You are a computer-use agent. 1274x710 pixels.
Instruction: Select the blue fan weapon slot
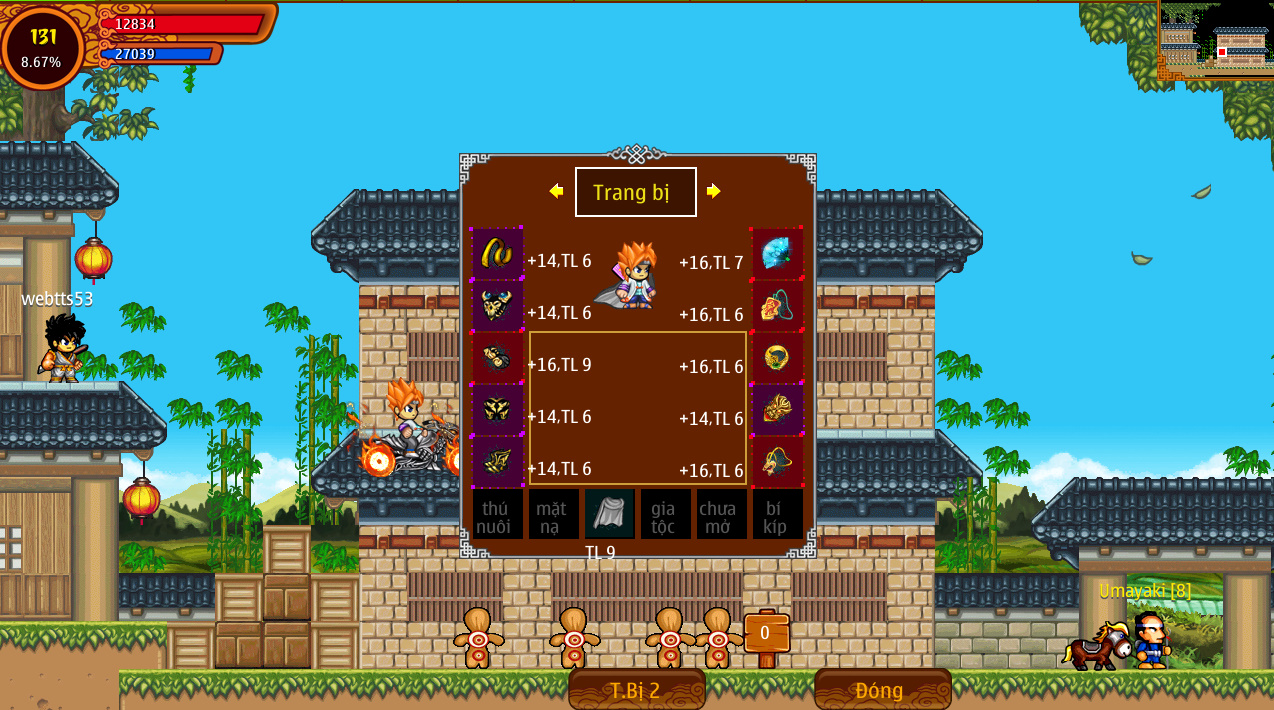777,253
